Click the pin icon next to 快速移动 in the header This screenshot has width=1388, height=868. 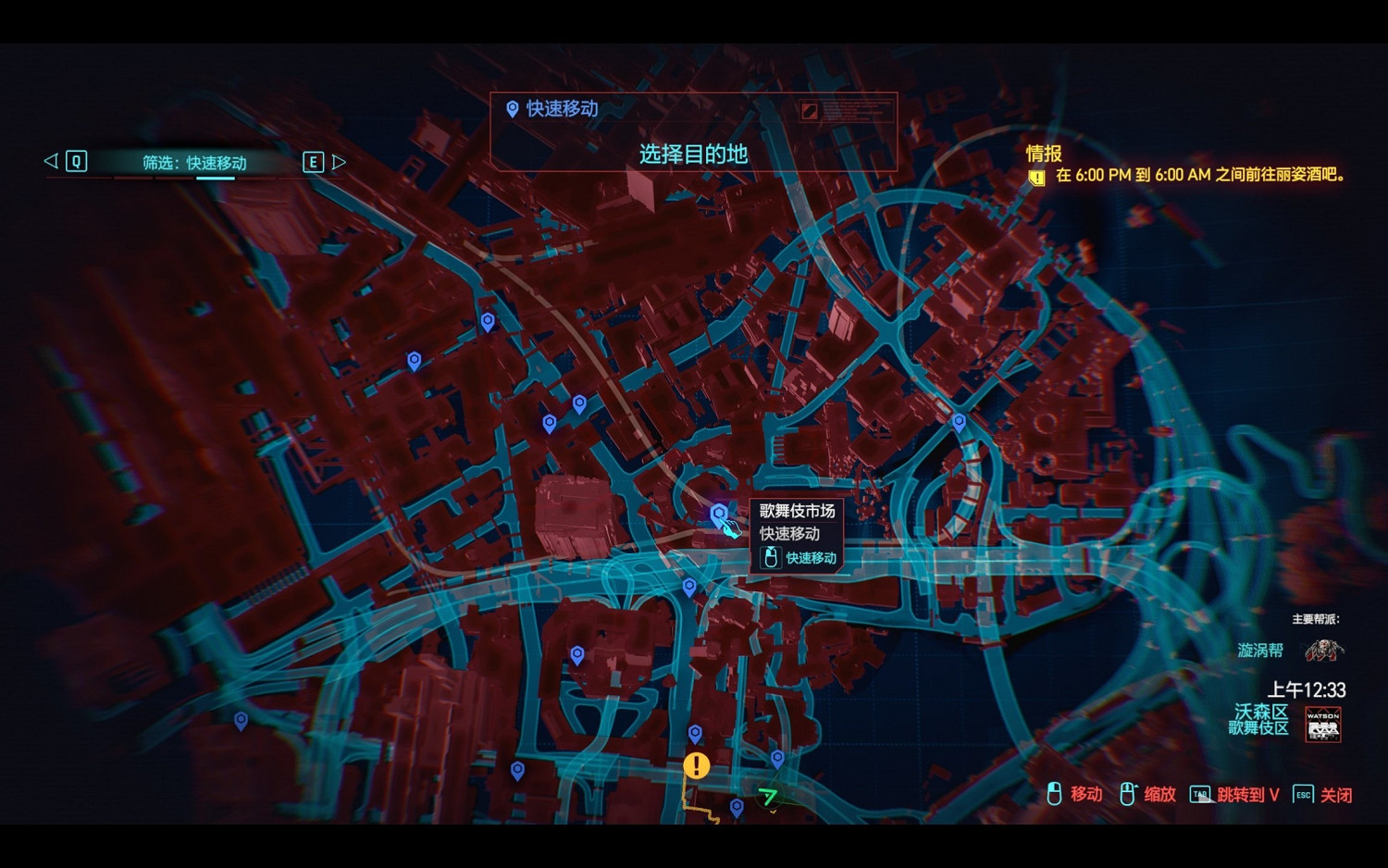pyautogui.click(x=512, y=108)
